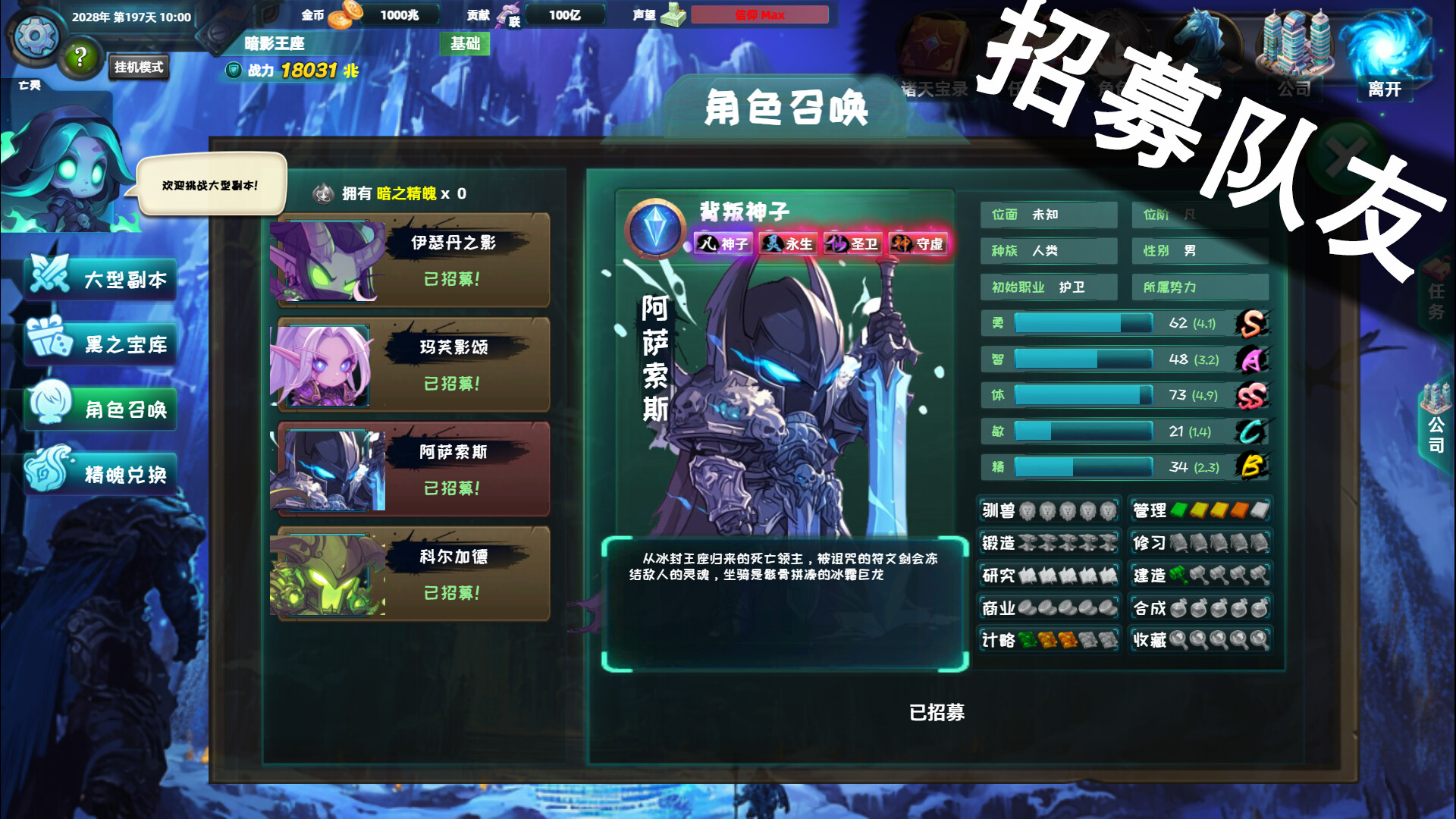Open 公司 city buildings icon

tap(1294, 42)
